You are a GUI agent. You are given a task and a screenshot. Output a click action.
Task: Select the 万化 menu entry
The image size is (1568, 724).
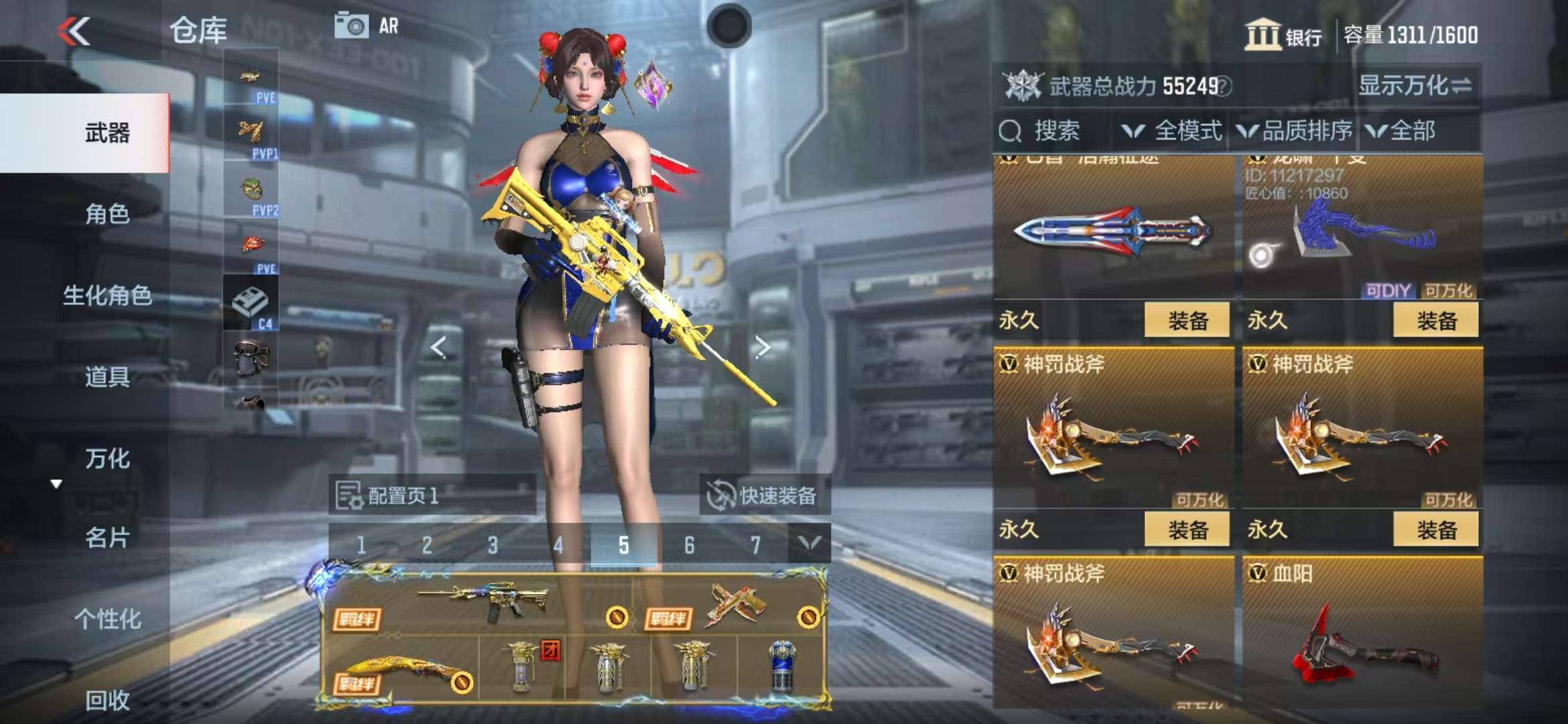pos(107,459)
